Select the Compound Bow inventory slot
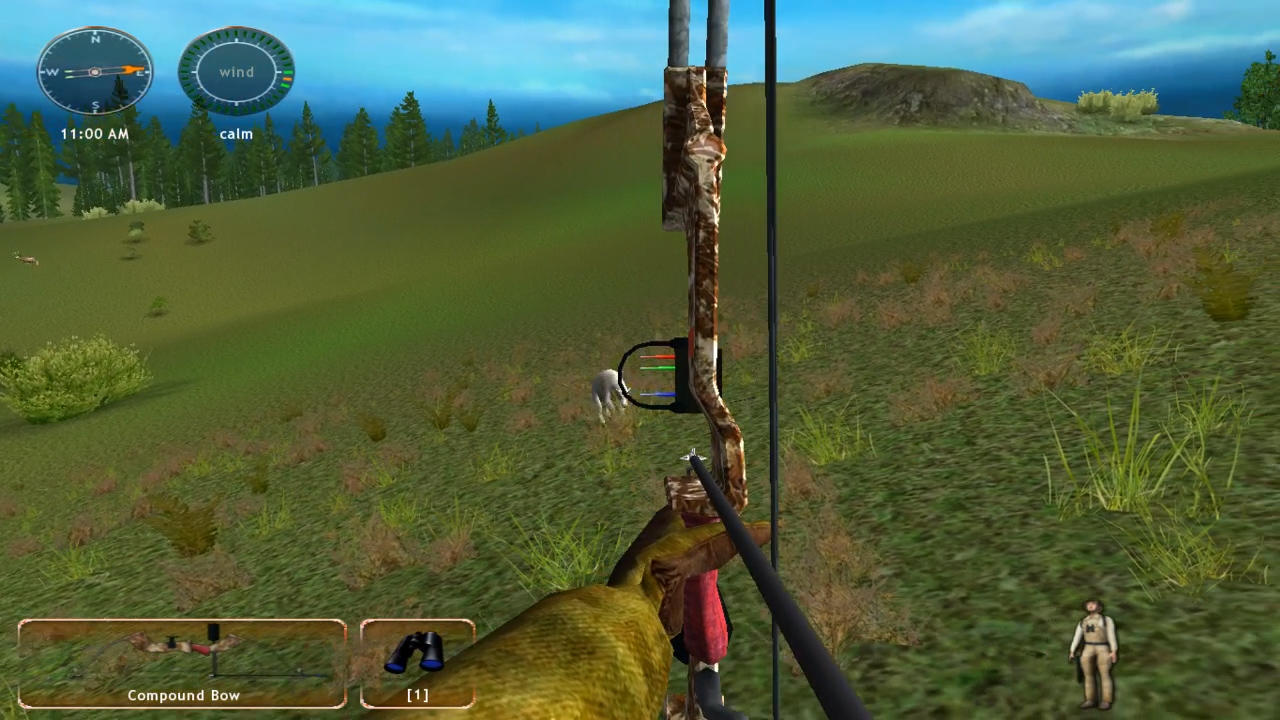 (183, 660)
